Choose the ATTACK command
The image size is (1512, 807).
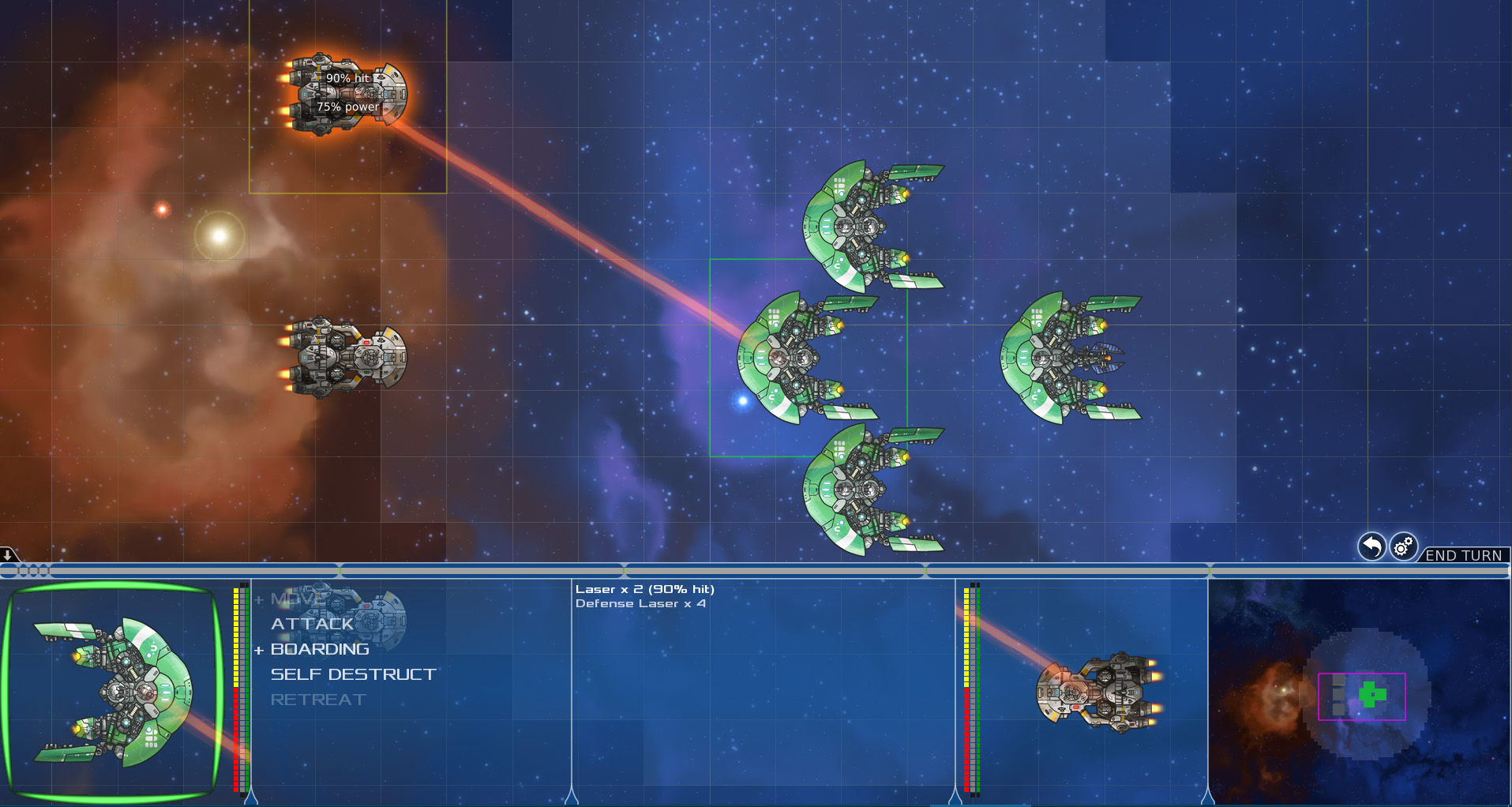click(x=312, y=624)
